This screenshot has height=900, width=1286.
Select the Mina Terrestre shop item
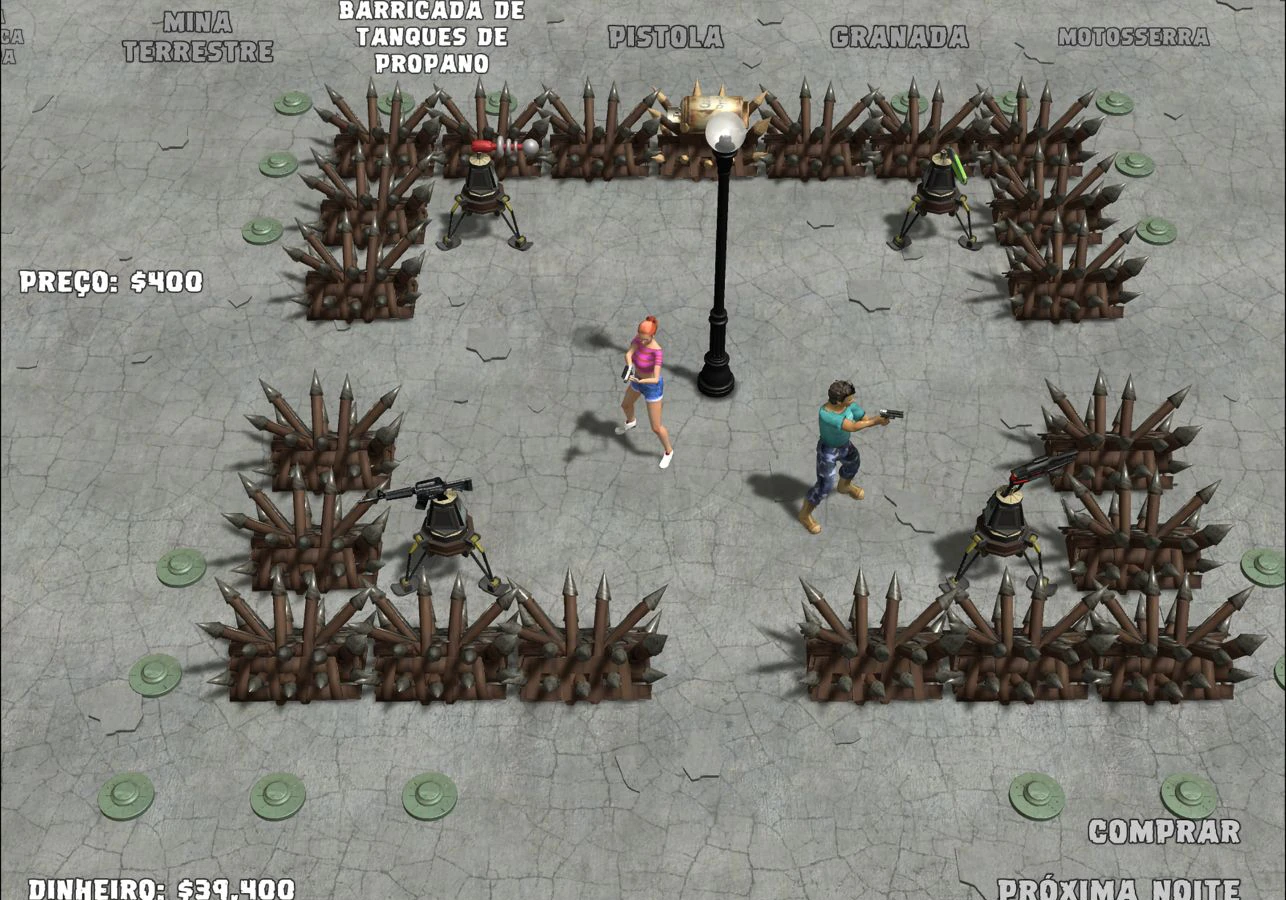[198, 37]
